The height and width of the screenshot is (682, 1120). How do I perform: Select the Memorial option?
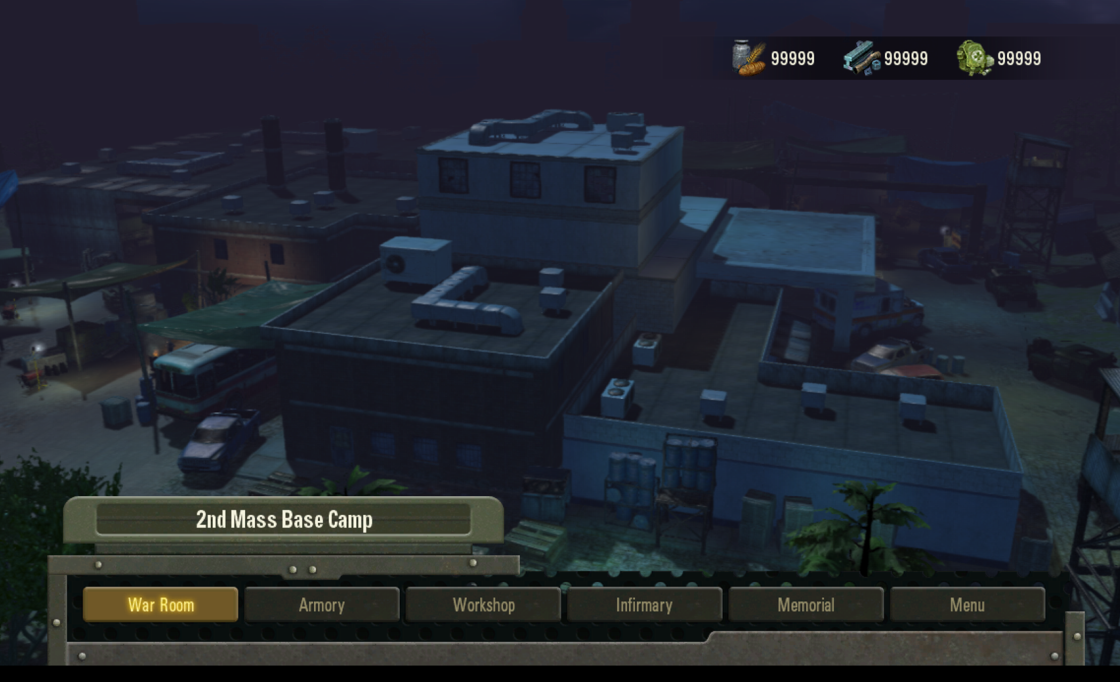point(806,605)
